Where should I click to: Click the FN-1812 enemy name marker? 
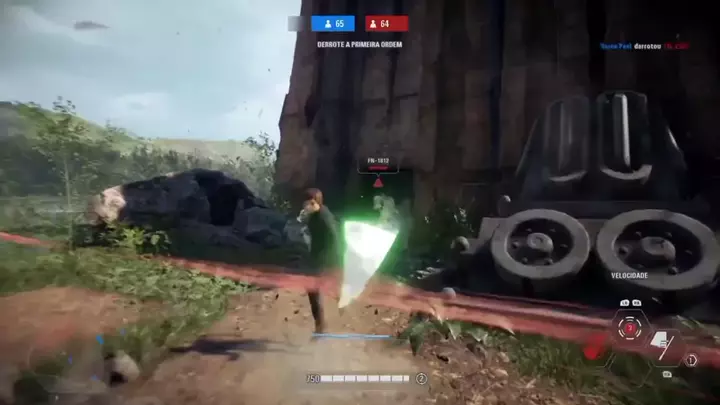pyautogui.click(x=378, y=158)
